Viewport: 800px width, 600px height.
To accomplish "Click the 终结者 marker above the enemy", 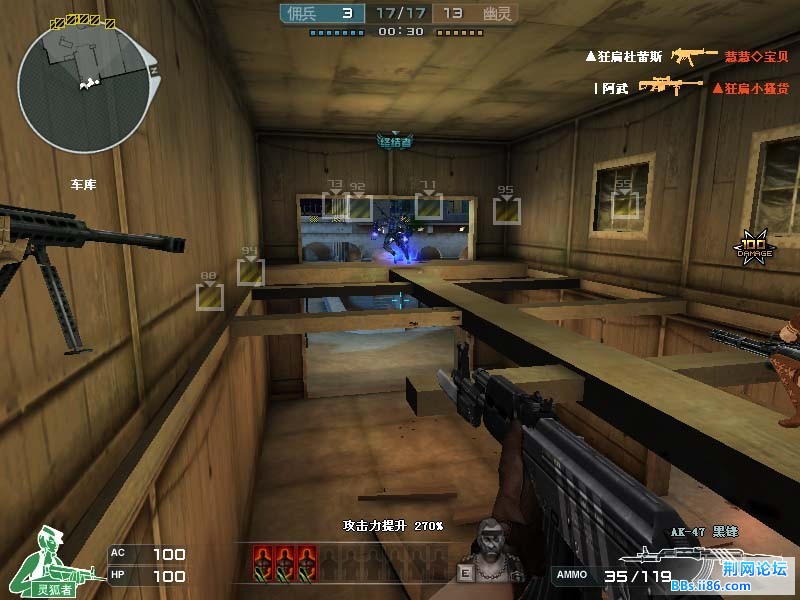I will coord(395,142).
